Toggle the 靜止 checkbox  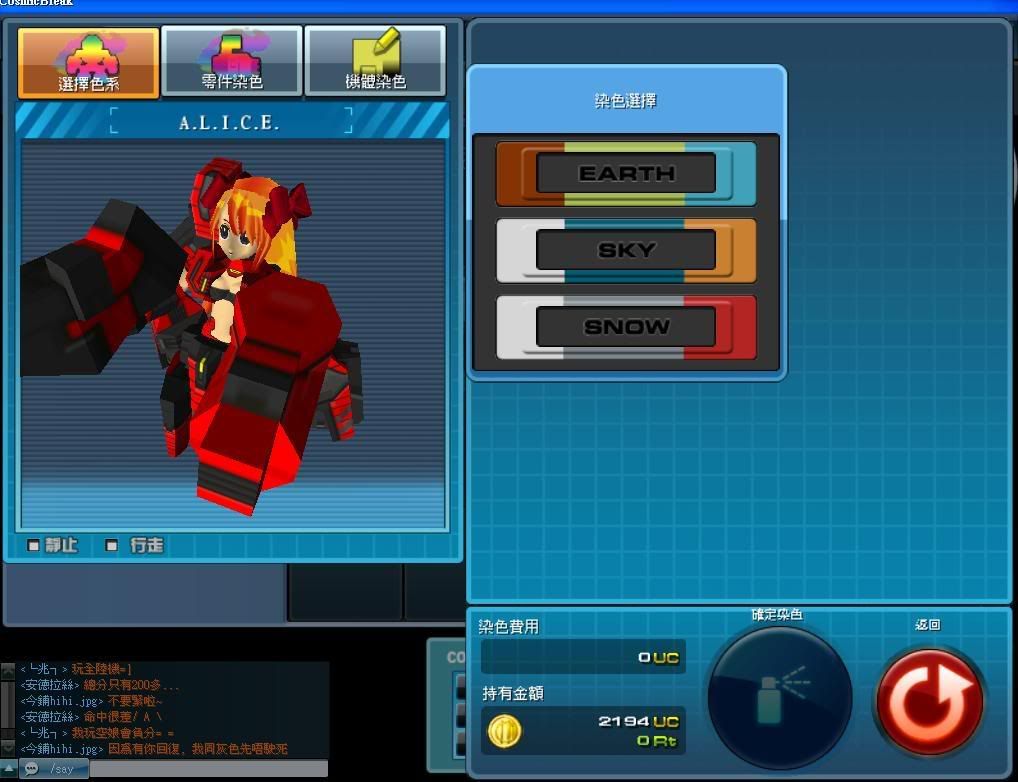[x=34, y=545]
